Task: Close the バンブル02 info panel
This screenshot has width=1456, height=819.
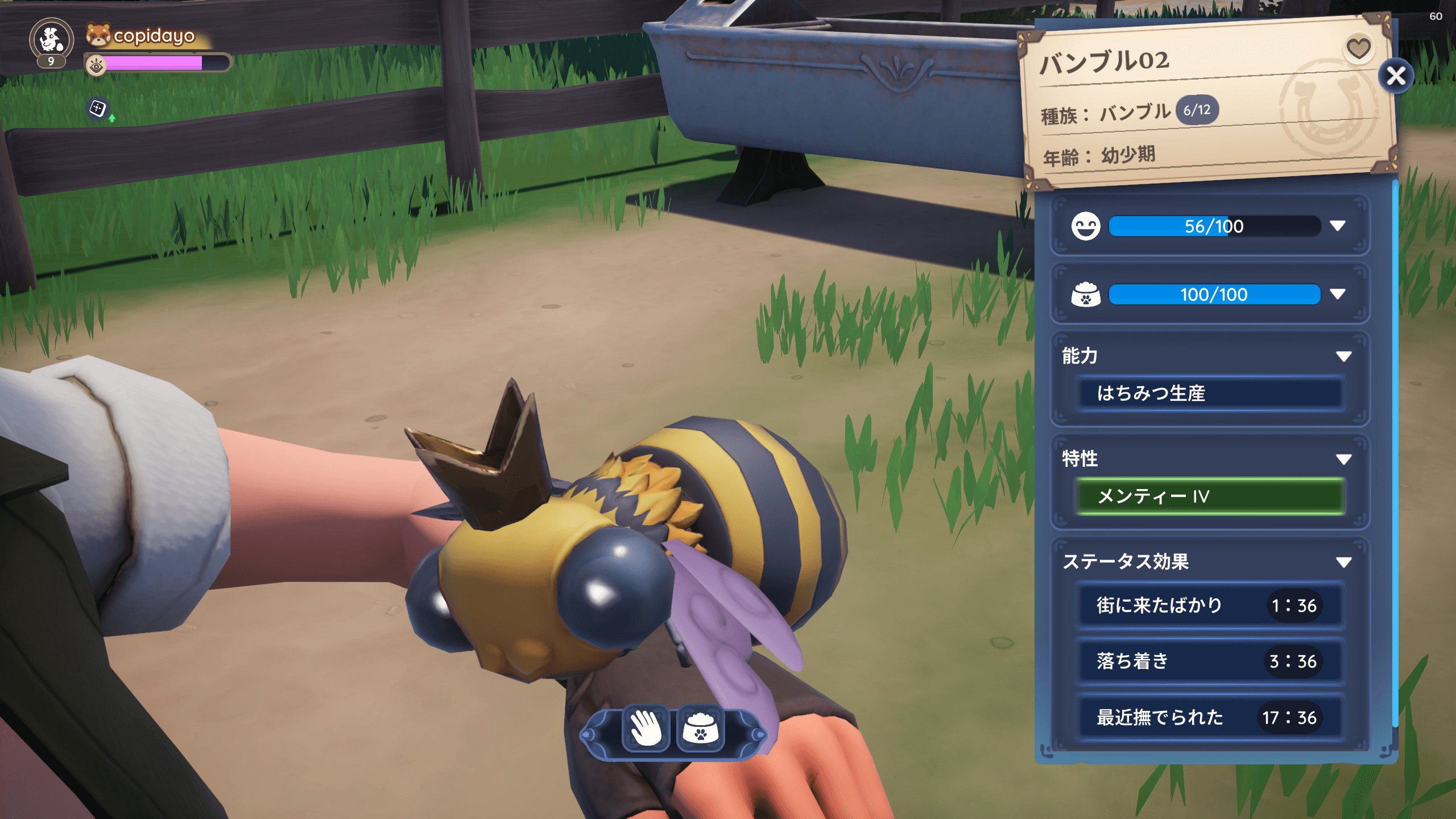Action: point(1396,76)
